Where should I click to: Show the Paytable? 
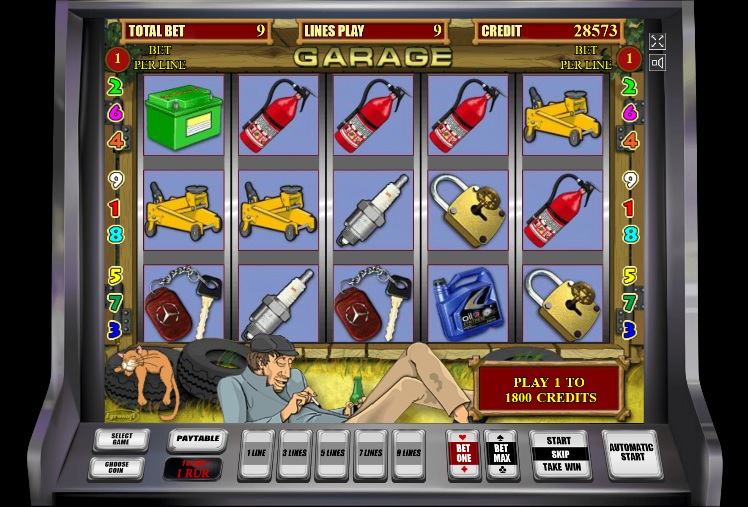coord(195,439)
